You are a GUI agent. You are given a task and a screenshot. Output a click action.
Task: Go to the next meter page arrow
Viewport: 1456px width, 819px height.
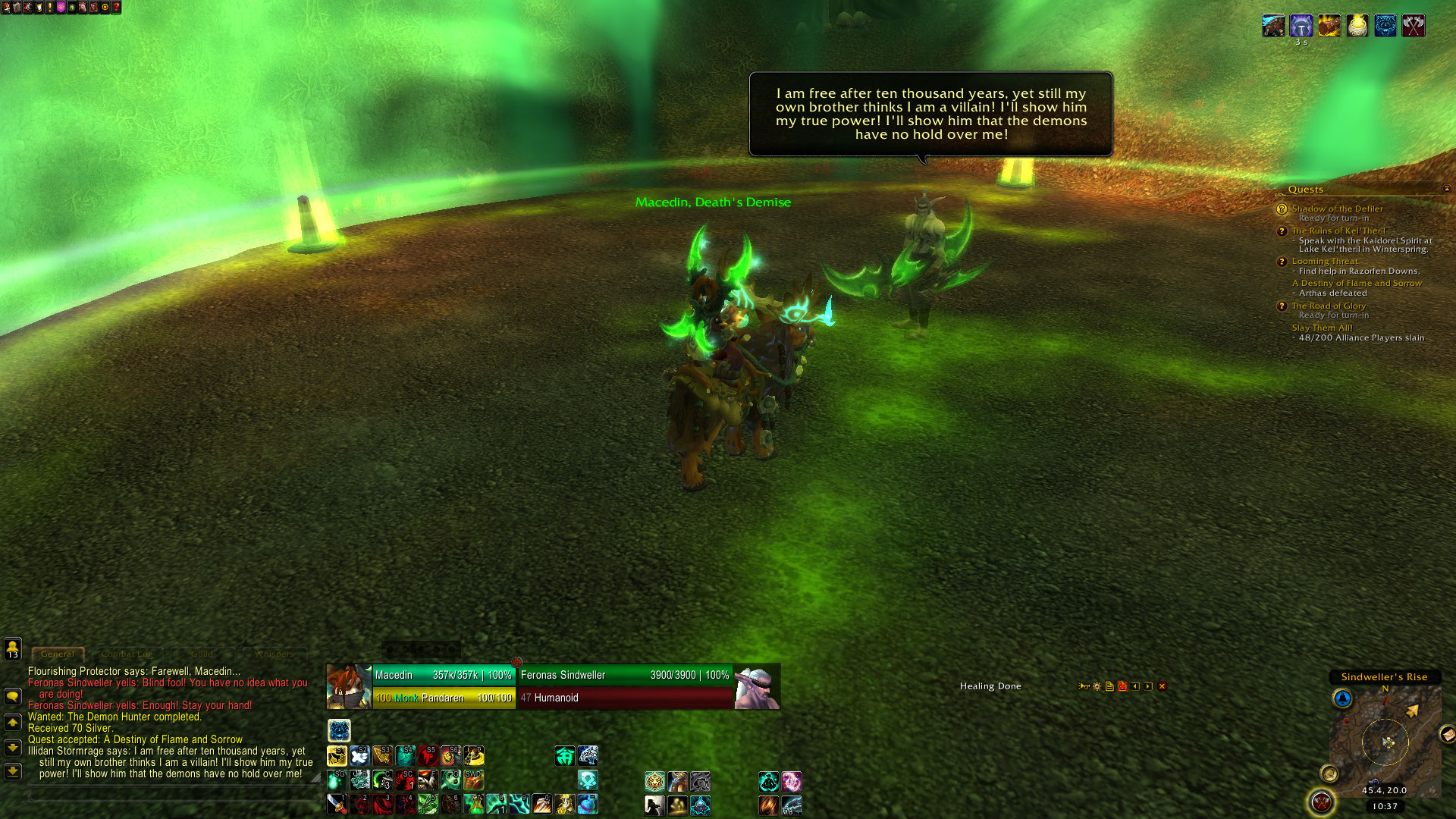1148,686
